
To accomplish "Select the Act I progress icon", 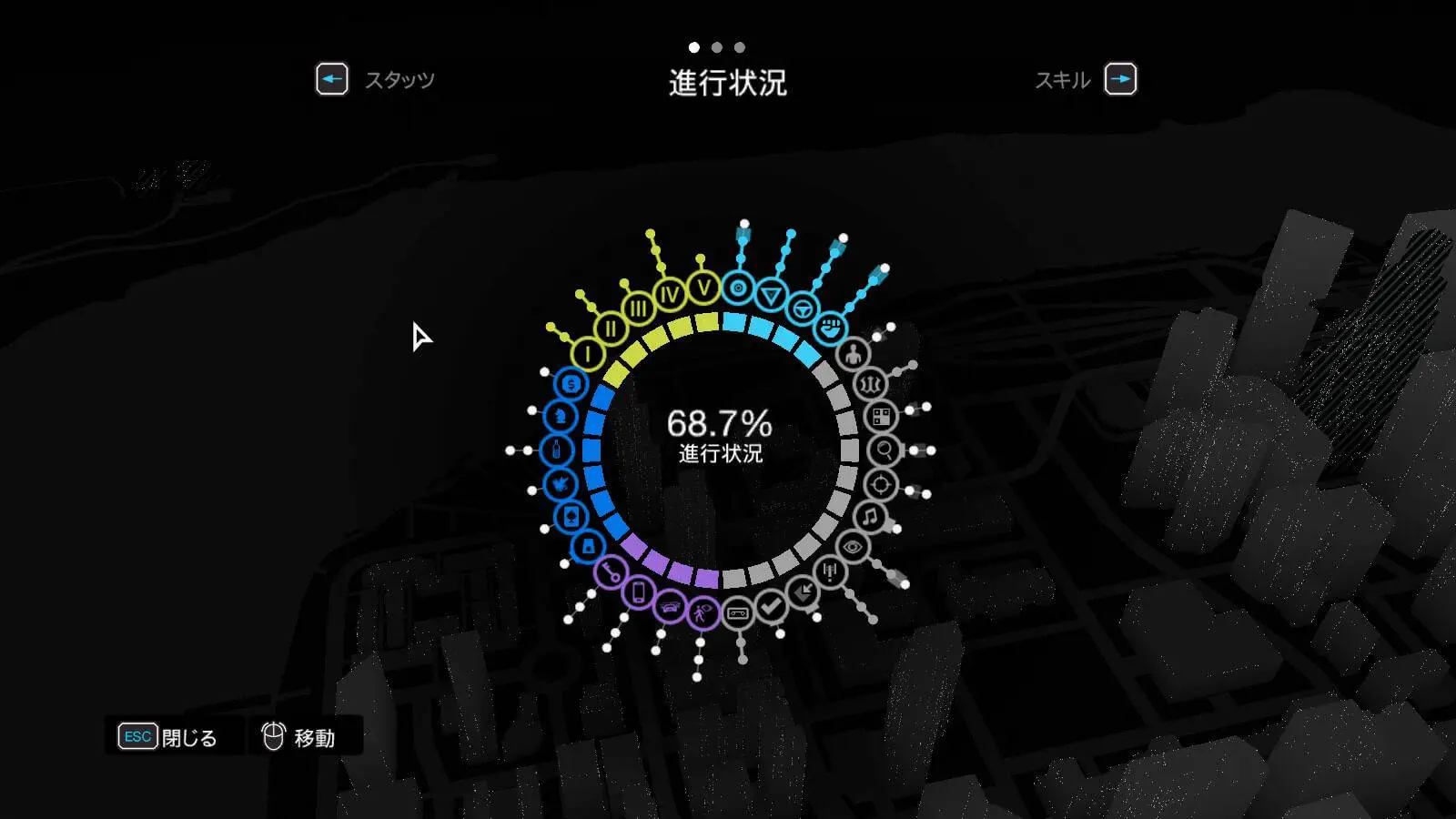I will [x=588, y=353].
